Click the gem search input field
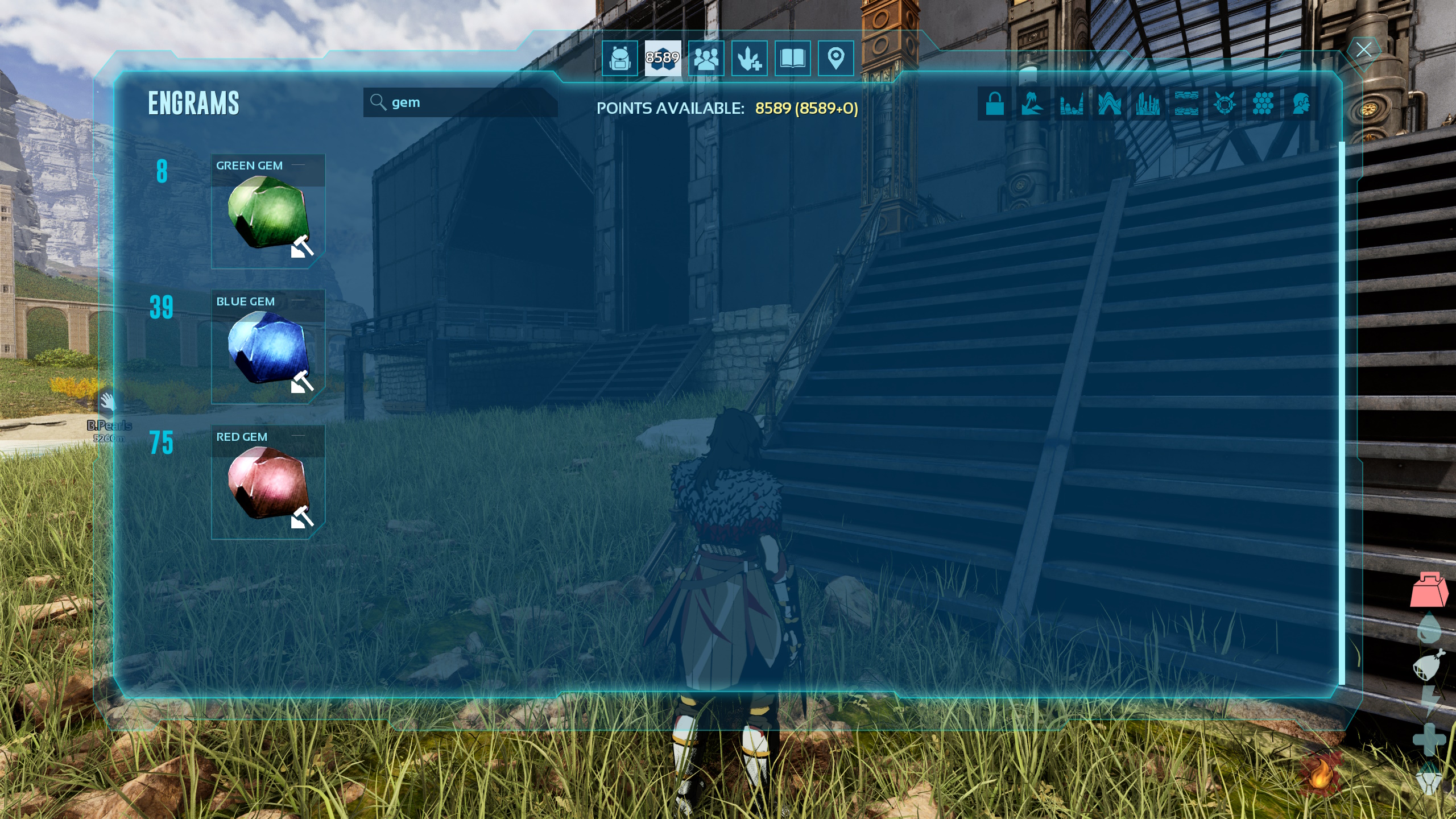Viewport: 1456px width, 819px height. [x=461, y=102]
